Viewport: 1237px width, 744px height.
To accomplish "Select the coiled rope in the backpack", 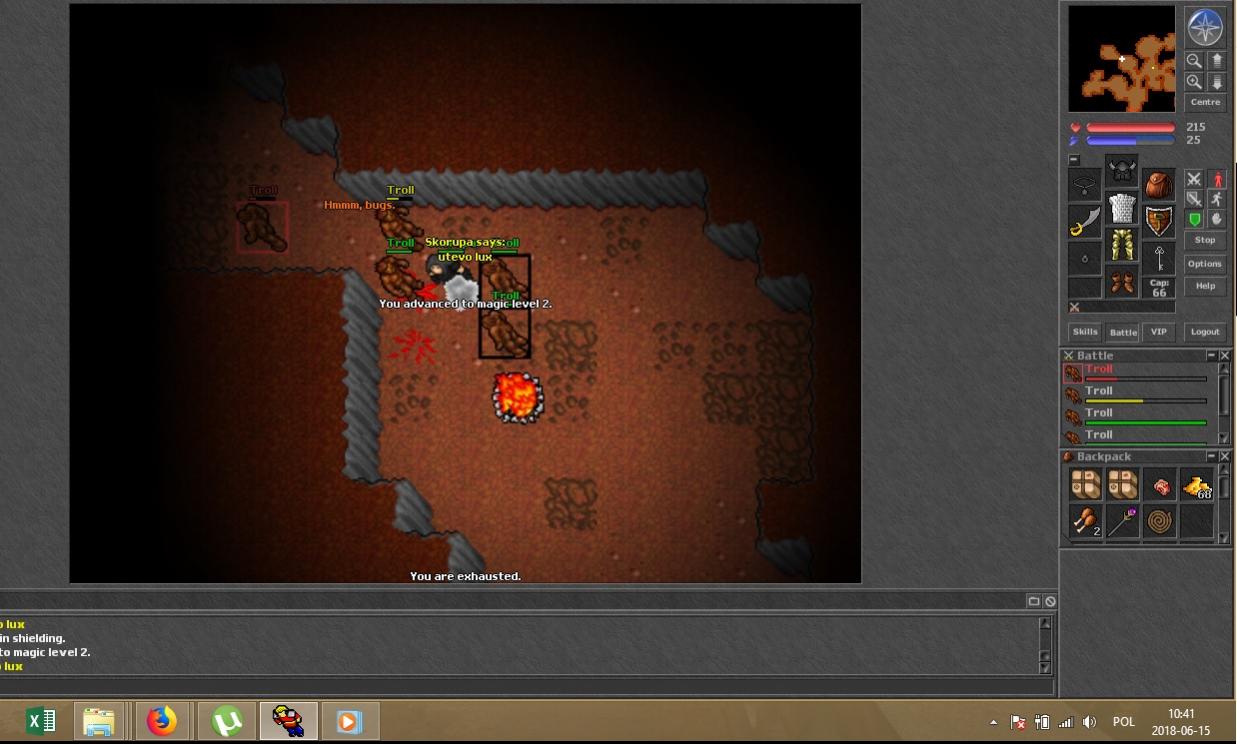I will tap(1160, 521).
